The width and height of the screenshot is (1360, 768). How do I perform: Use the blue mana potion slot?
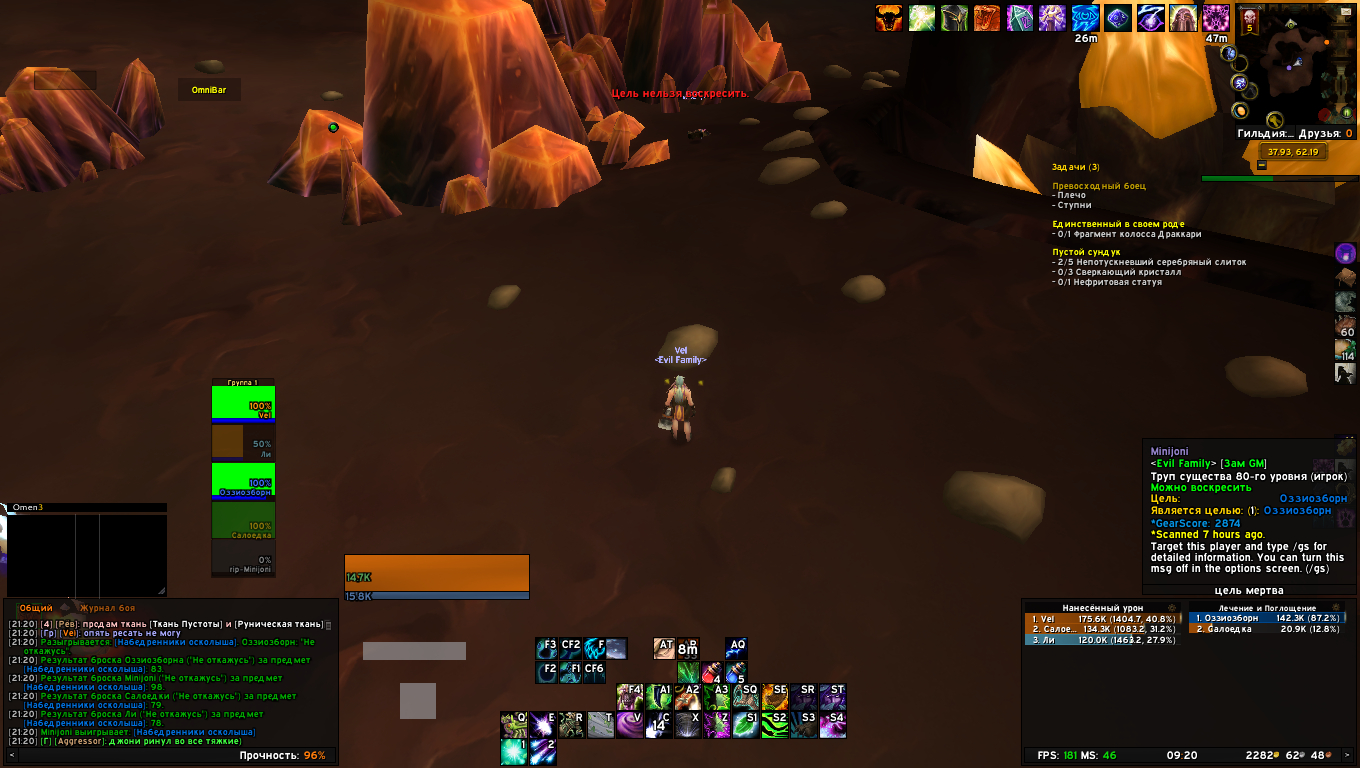[737, 672]
